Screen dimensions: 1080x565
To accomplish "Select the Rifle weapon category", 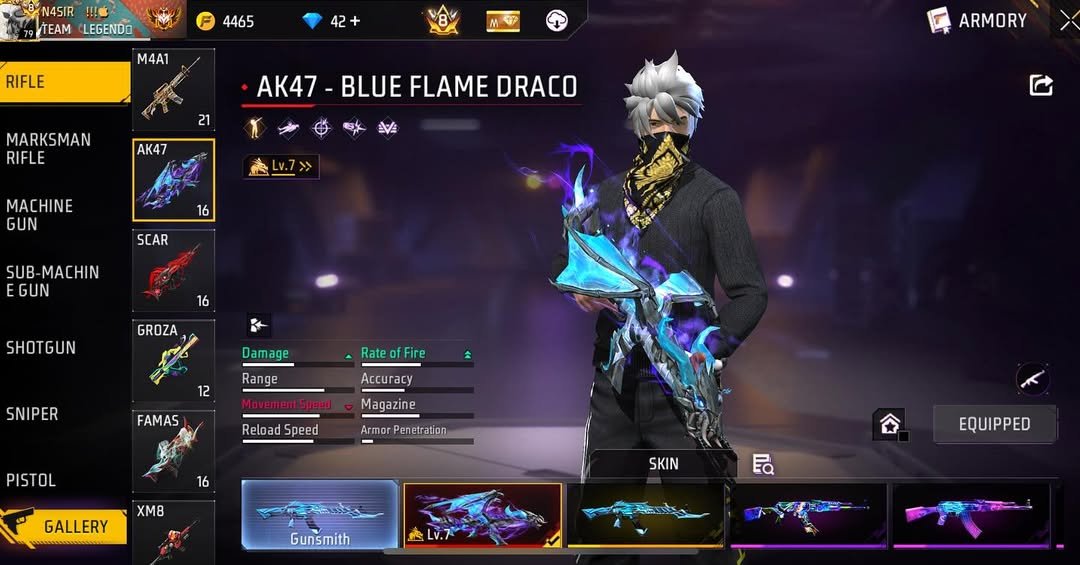I will (x=60, y=82).
